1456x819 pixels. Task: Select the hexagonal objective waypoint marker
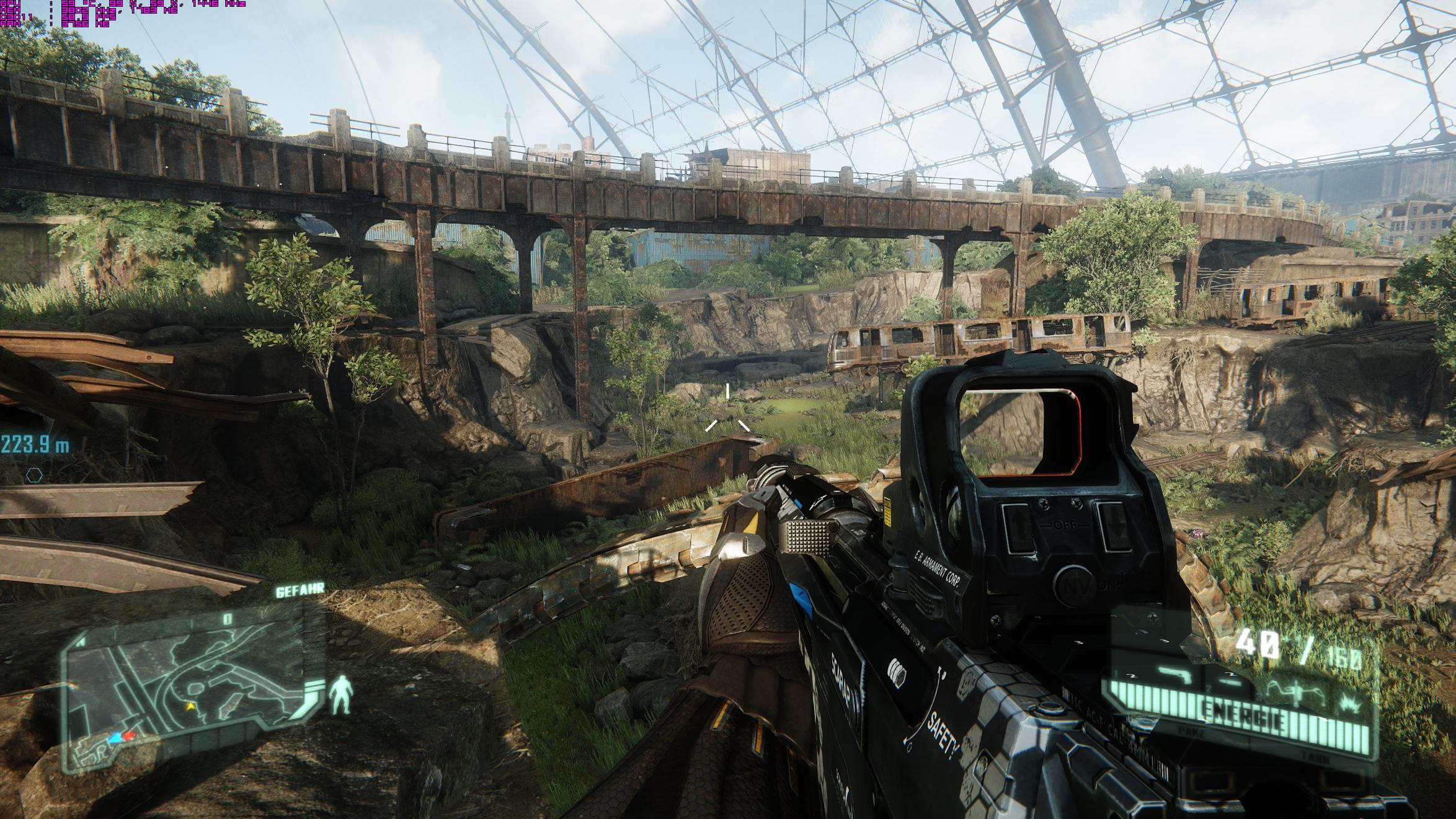(x=34, y=476)
